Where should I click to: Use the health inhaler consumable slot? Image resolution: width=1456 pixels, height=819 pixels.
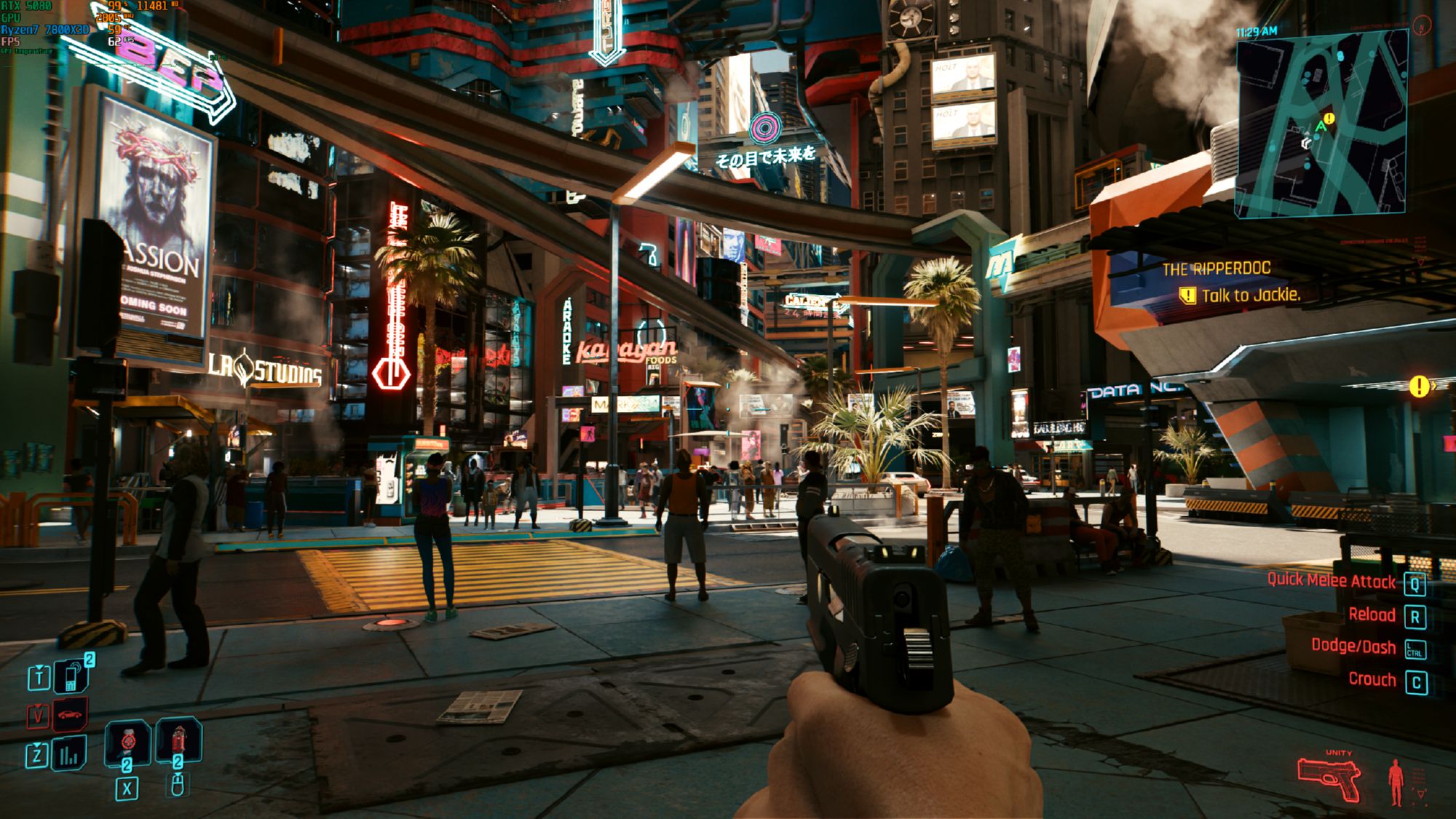[x=127, y=743]
